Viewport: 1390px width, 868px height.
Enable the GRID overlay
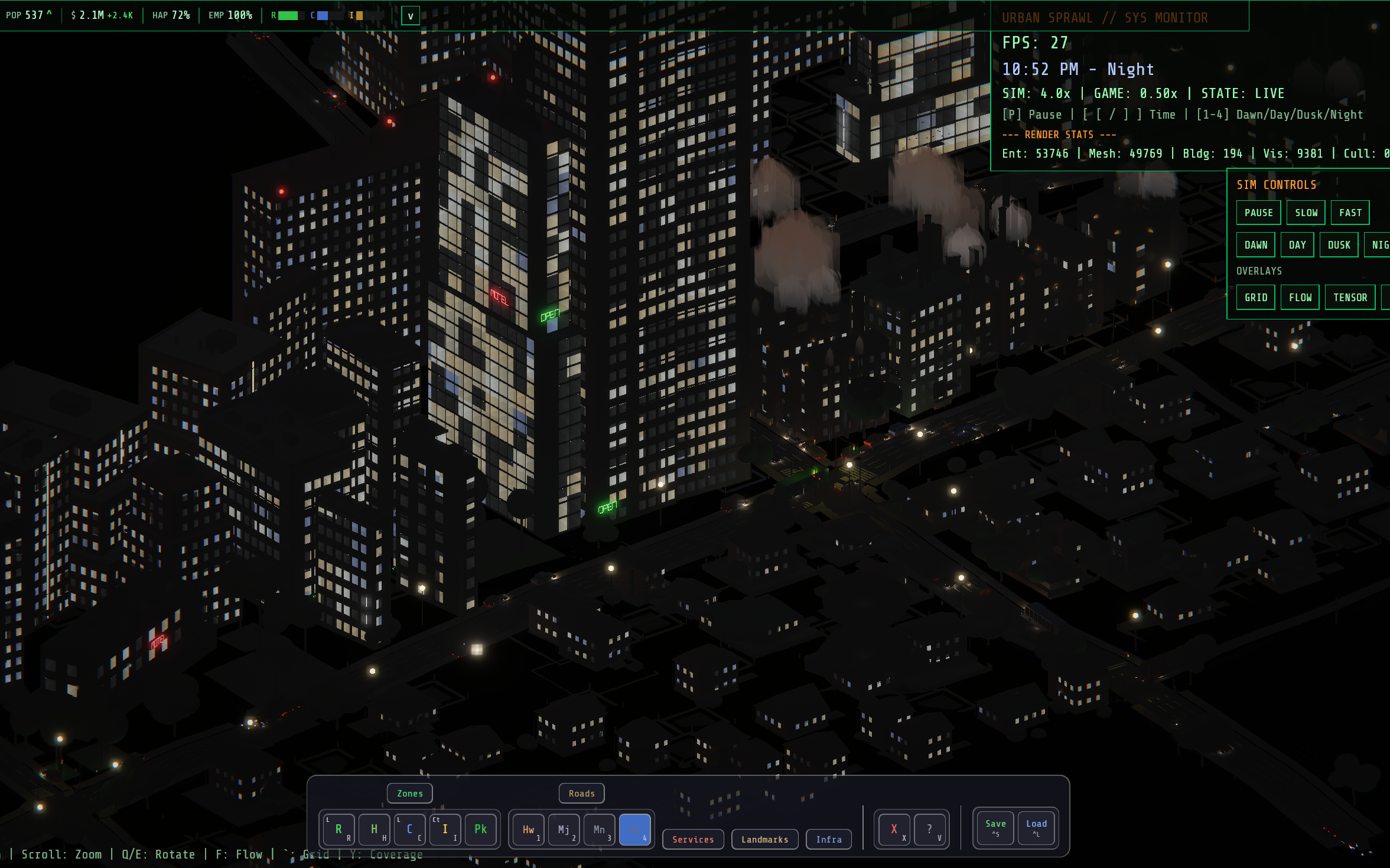(1255, 297)
